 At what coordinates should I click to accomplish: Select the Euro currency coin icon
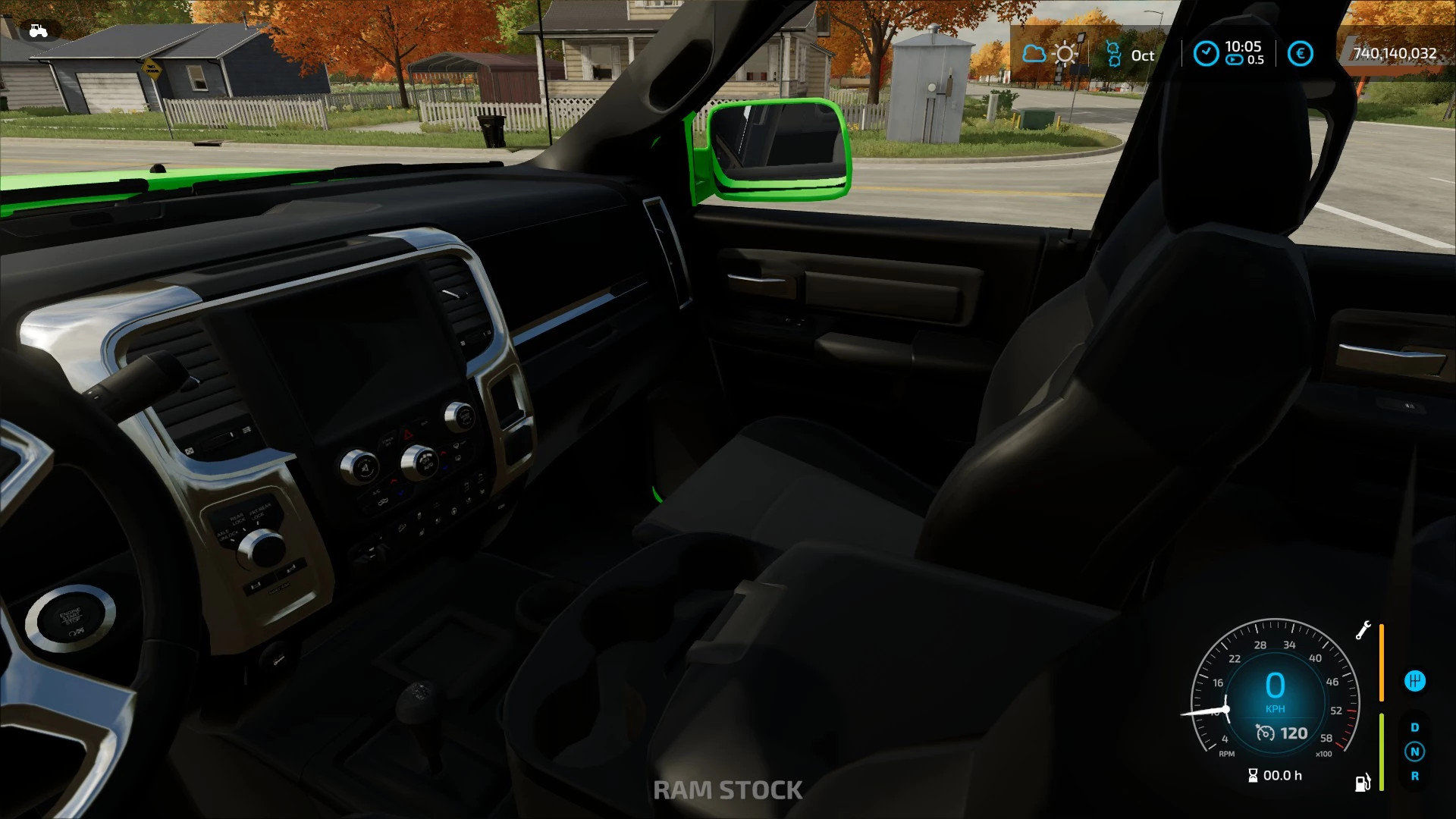click(1301, 53)
